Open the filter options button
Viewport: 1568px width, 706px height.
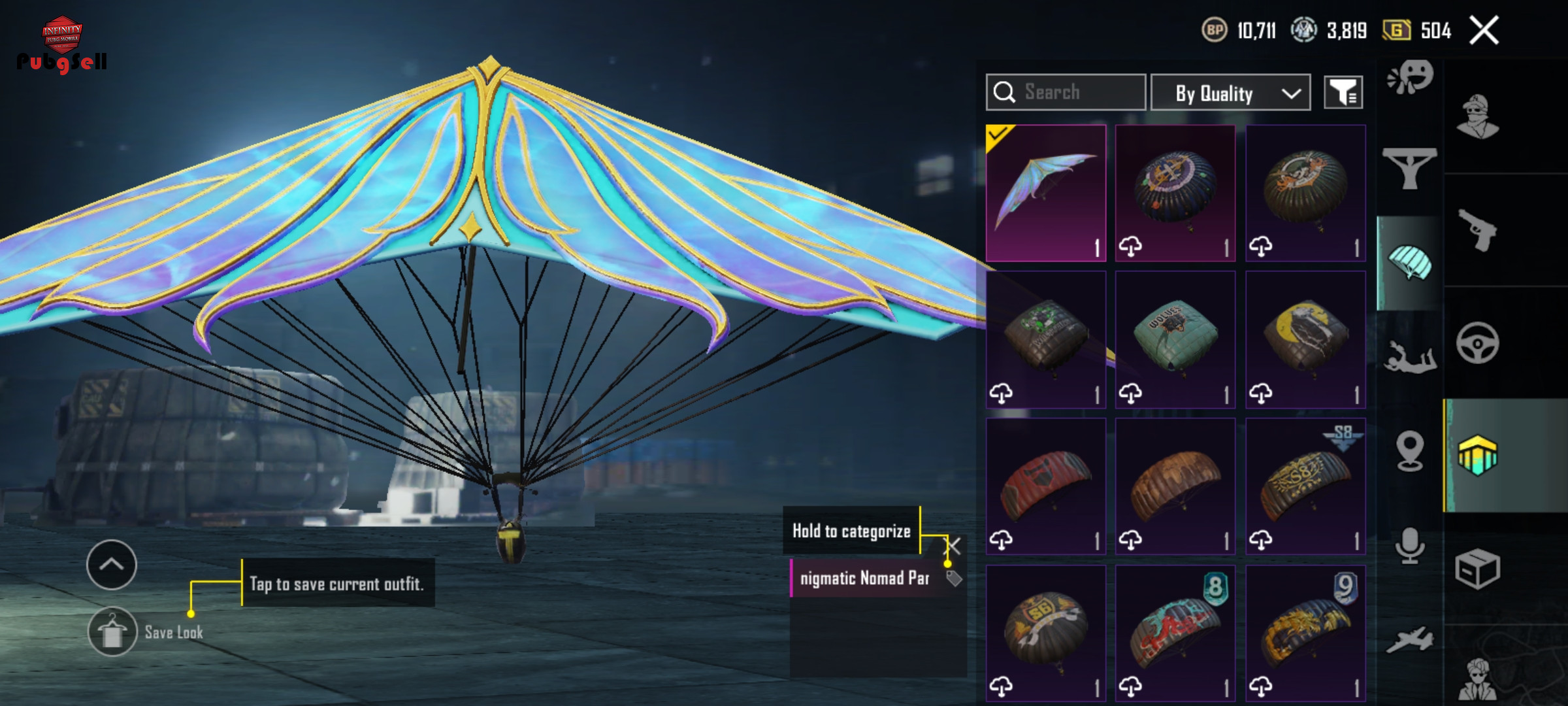click(1343, 93)
